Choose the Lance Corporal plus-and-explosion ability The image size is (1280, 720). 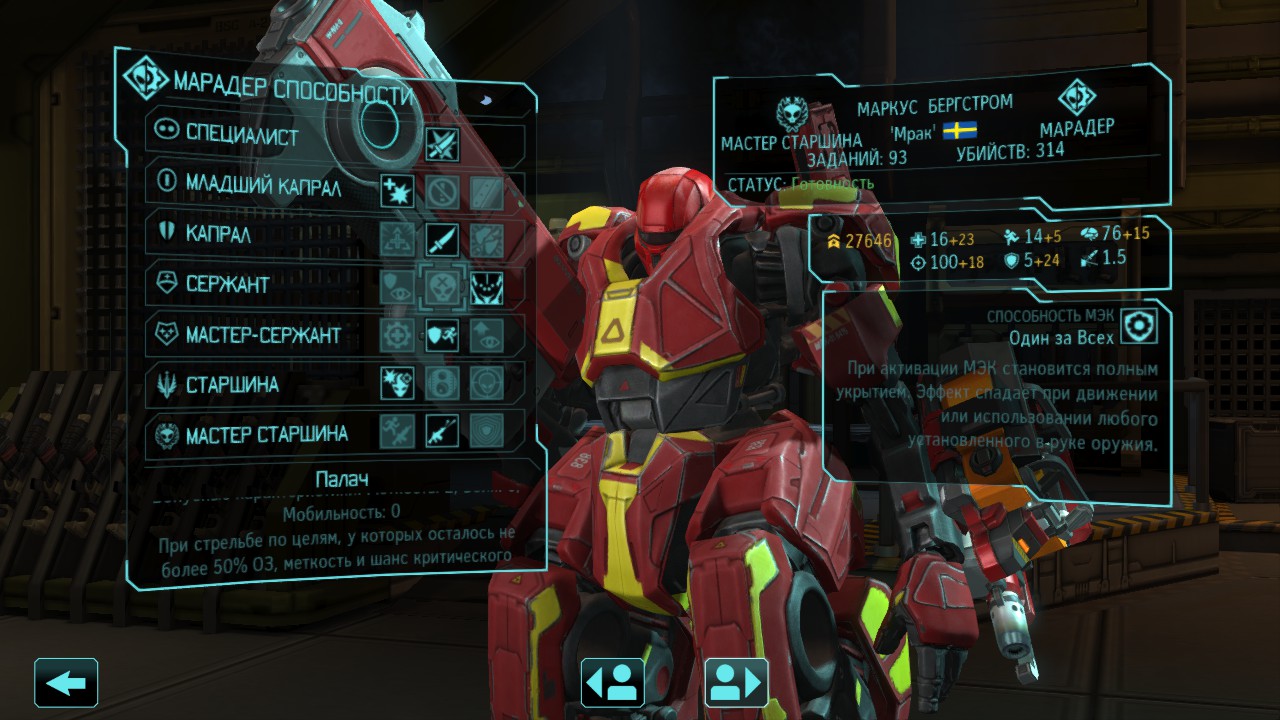[397, 190]
